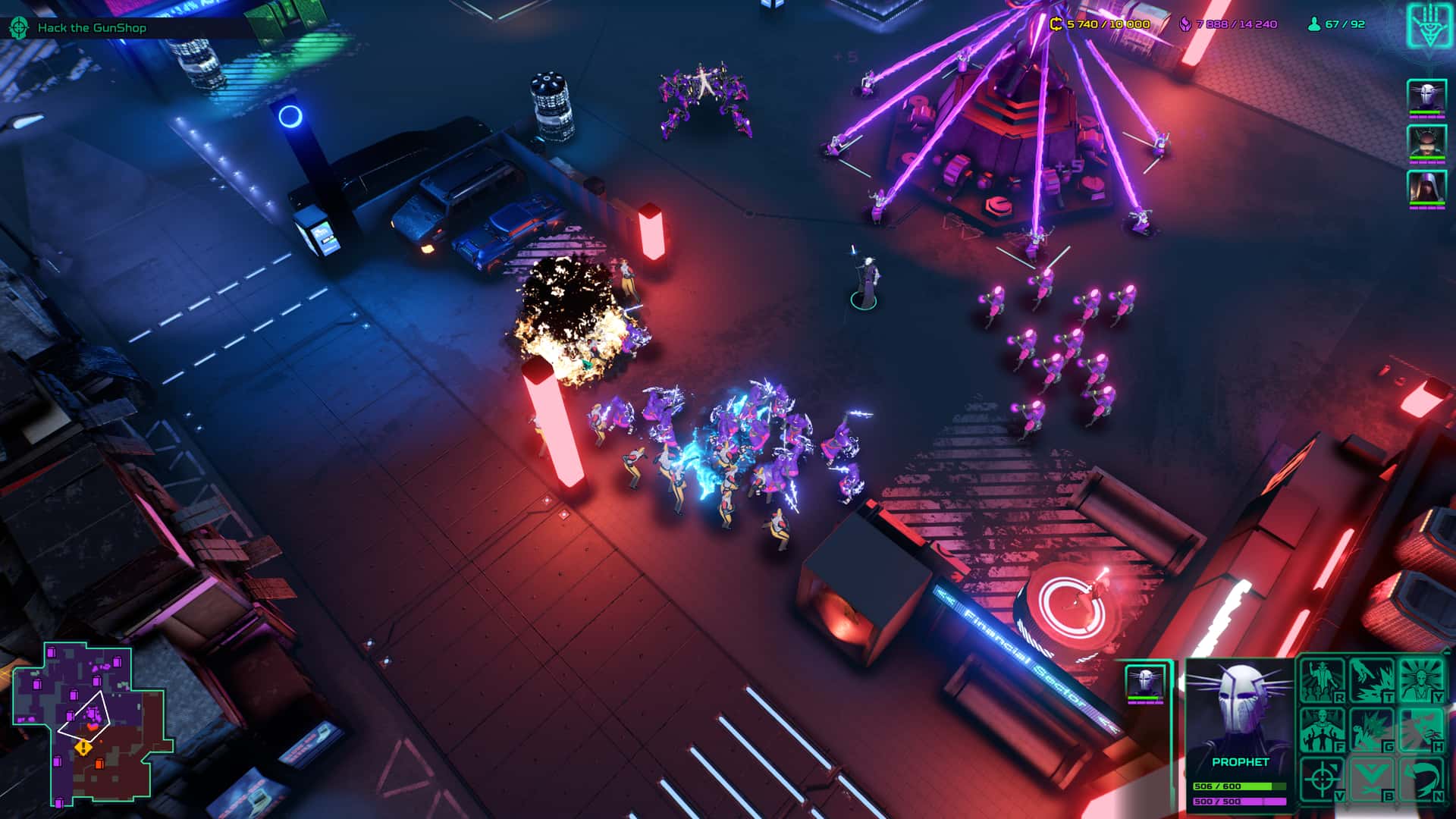Toggle the ability on the H slot
The width and height of the screenshot is (1456, 819).
1423,729
